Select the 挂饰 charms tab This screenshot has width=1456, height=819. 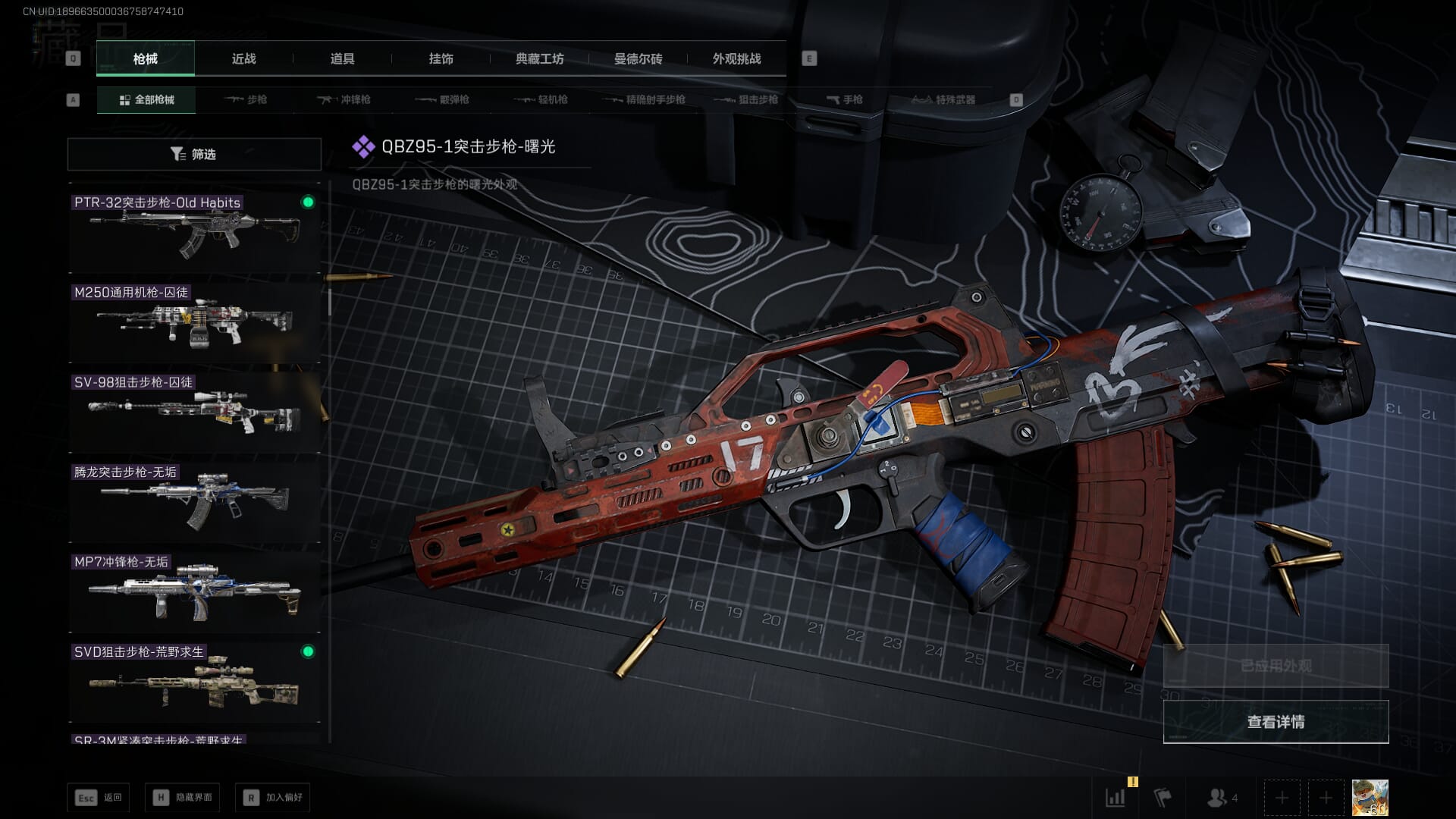pyautogui.click(x=441, y=59)
